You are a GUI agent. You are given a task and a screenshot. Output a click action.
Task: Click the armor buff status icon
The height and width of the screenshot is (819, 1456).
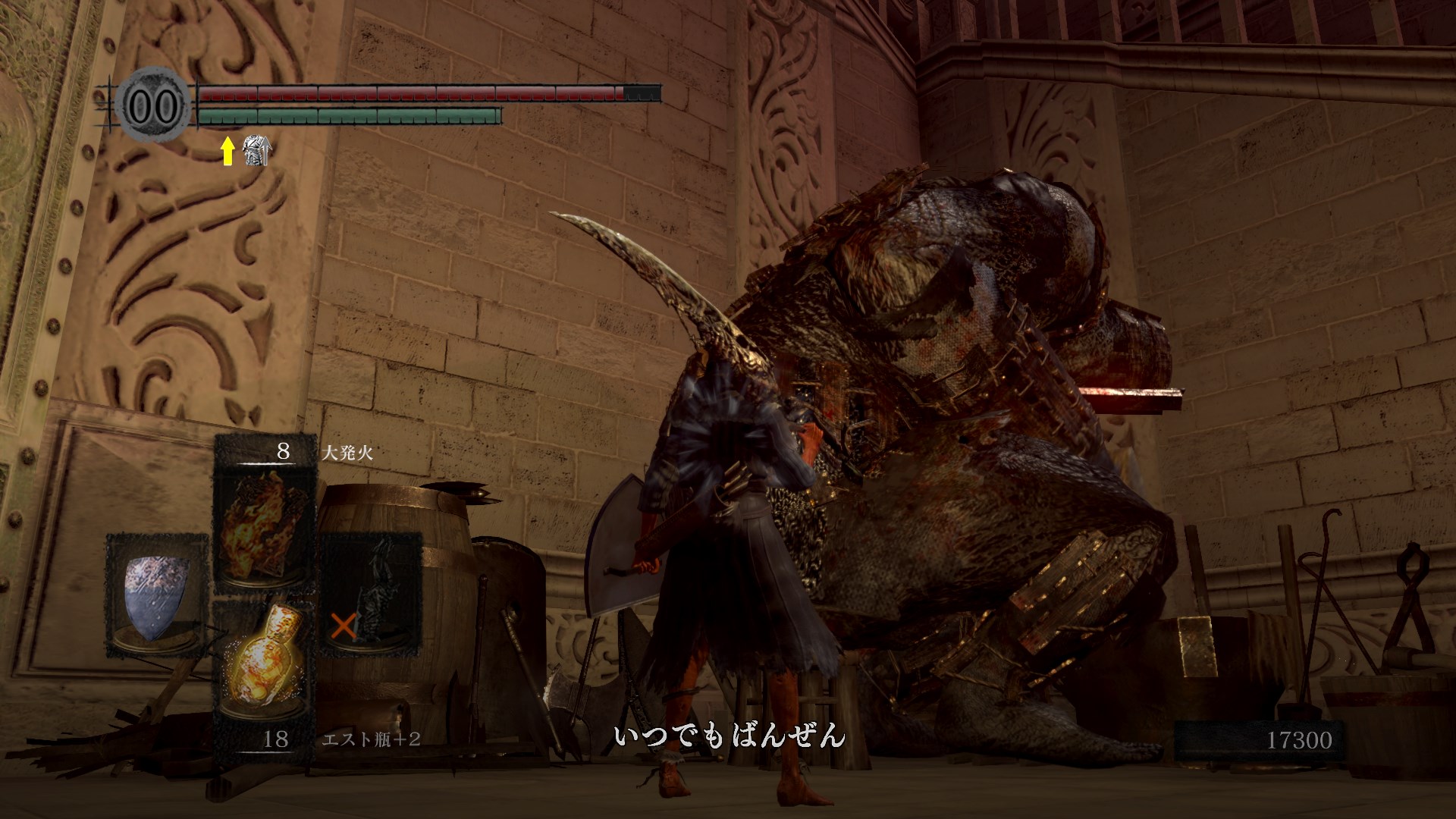pos(256,151)
